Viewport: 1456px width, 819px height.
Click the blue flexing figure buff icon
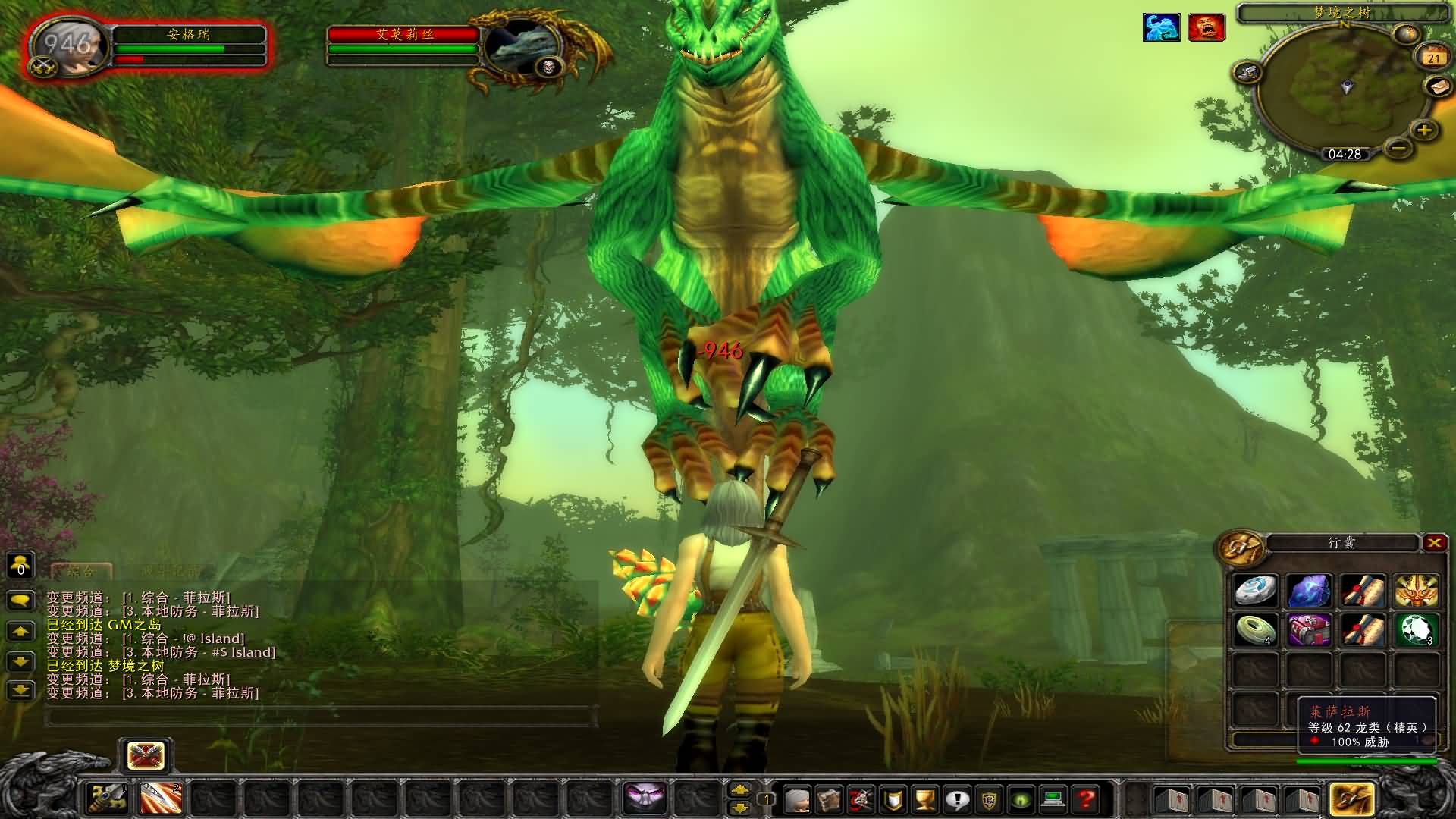tap(1161, 27)
